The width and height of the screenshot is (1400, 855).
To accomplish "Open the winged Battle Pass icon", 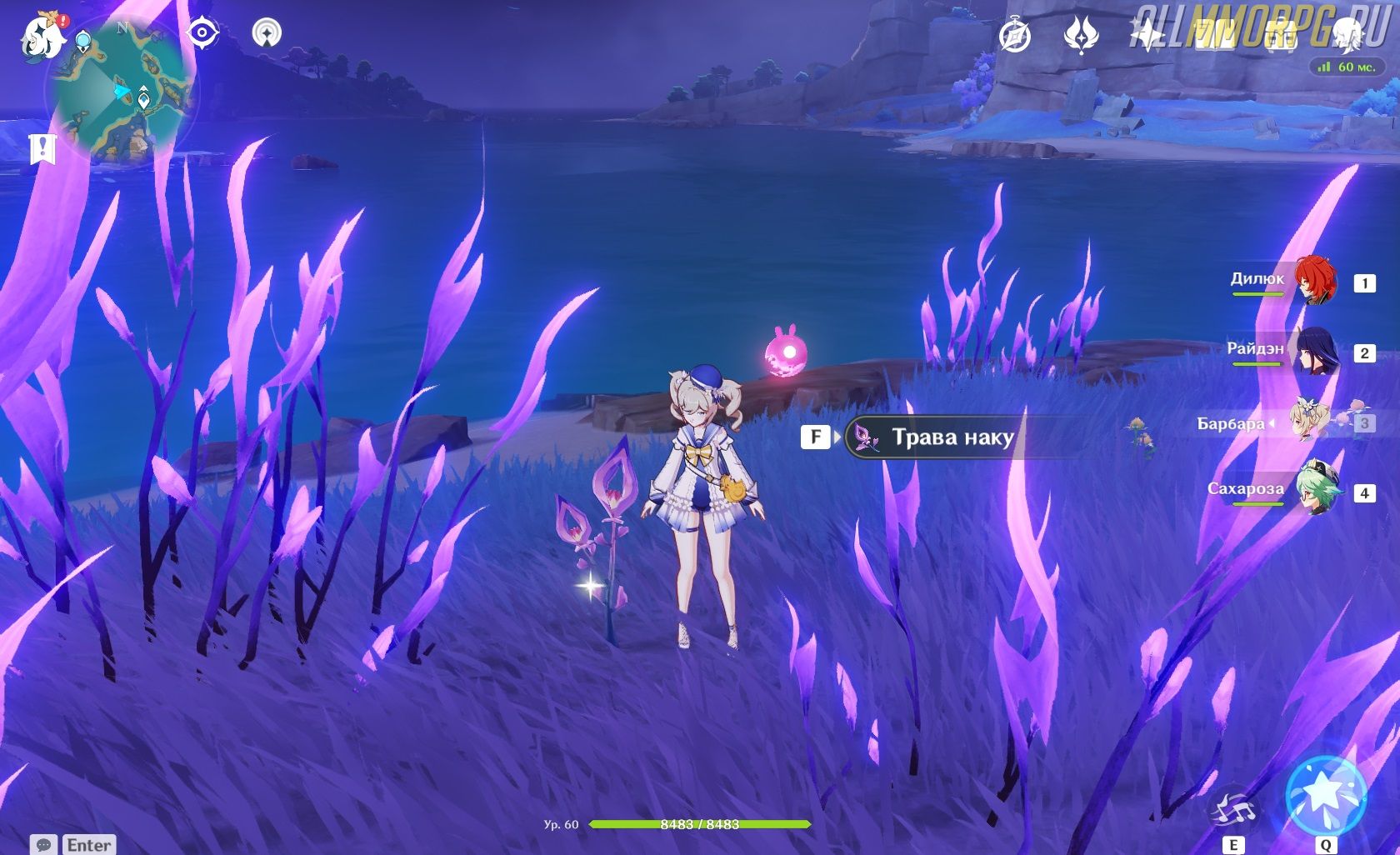I will (1081, 36).
